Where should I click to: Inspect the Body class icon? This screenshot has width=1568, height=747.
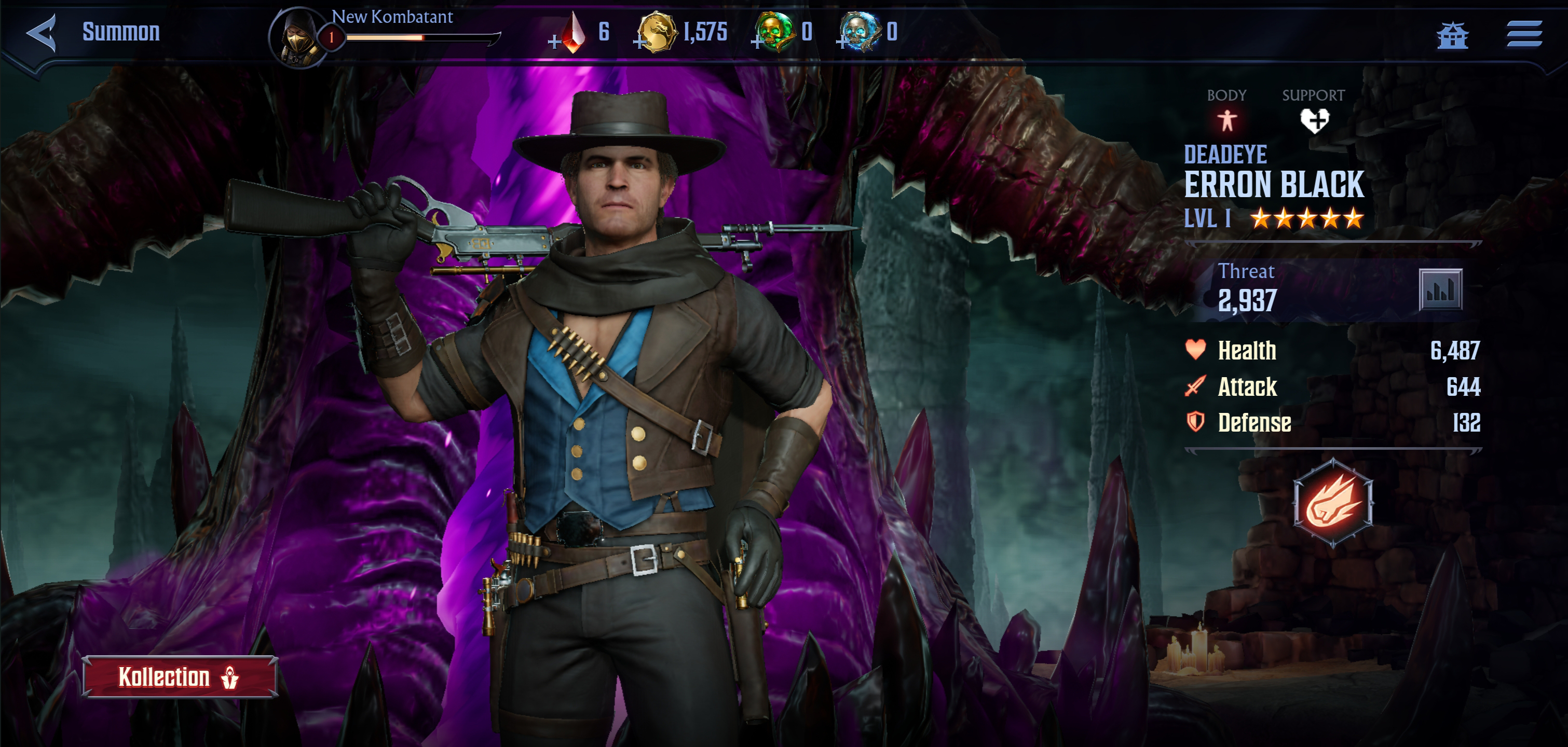1226,120
